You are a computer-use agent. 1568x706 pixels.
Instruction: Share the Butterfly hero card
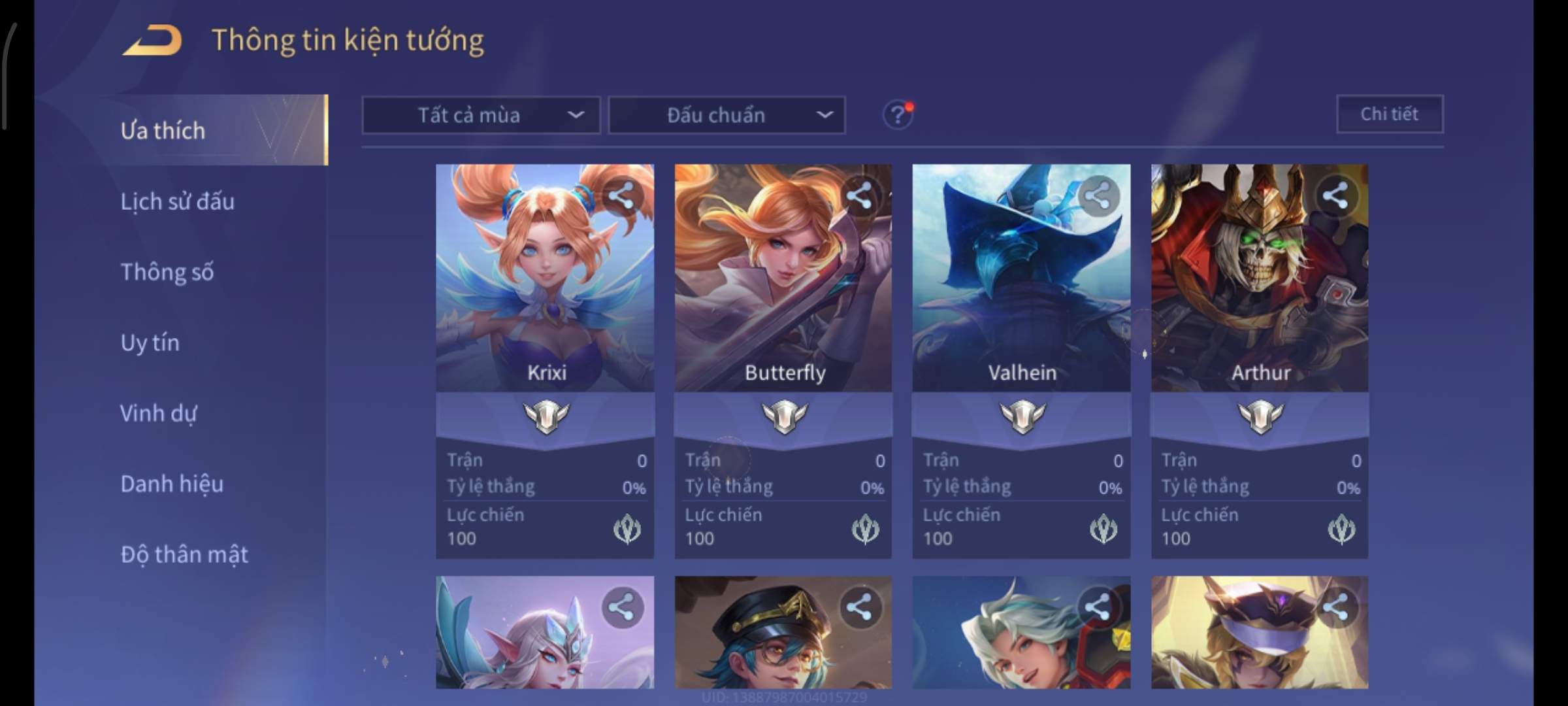pyautogui.click(x=859, y=195)
